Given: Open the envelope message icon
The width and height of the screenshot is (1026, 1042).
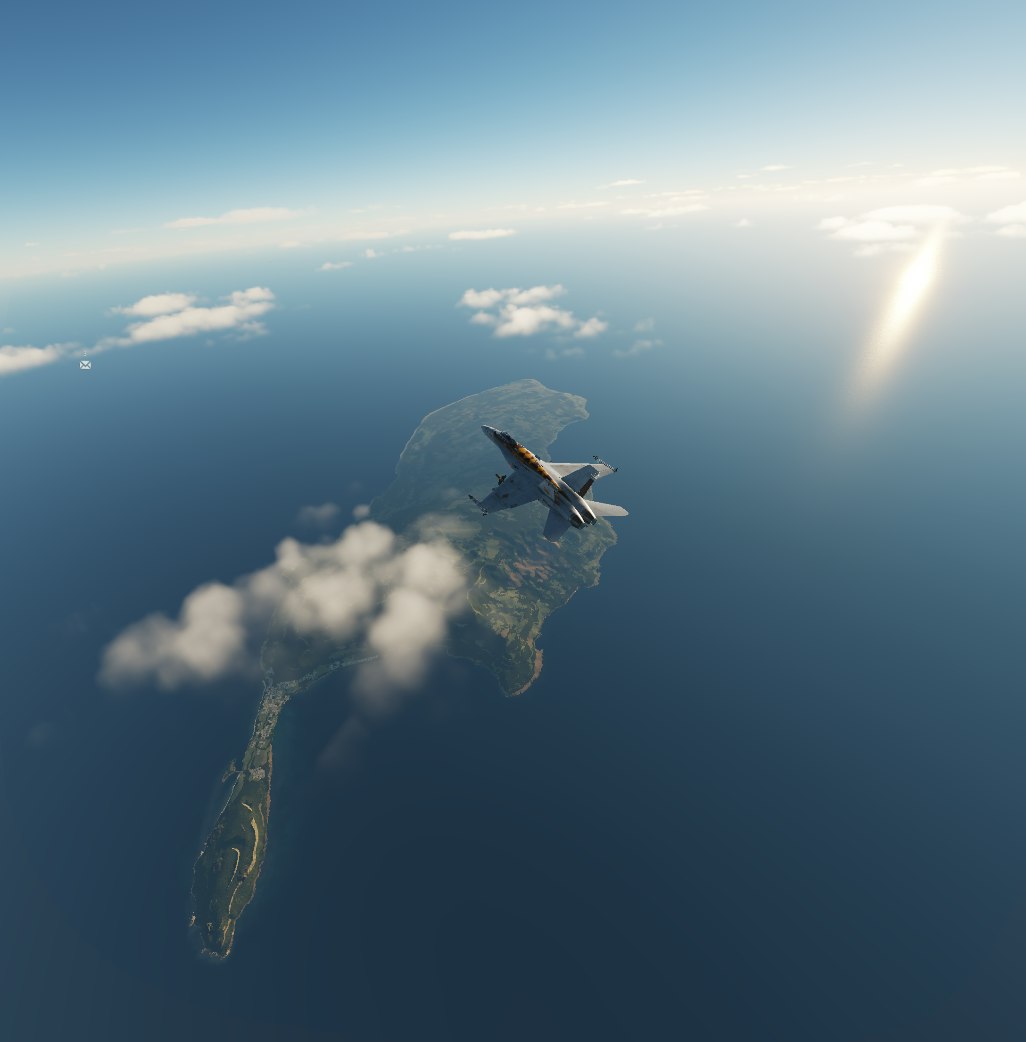Looking at the screenshot, I should [85, 365].
